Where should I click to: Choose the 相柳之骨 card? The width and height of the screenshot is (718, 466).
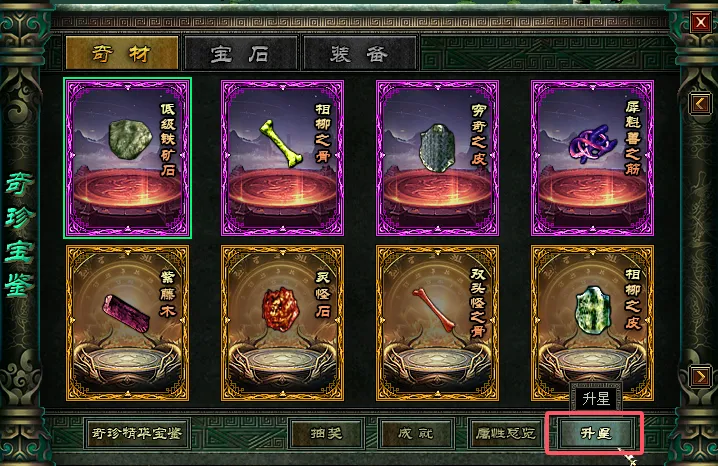(282, 158)
